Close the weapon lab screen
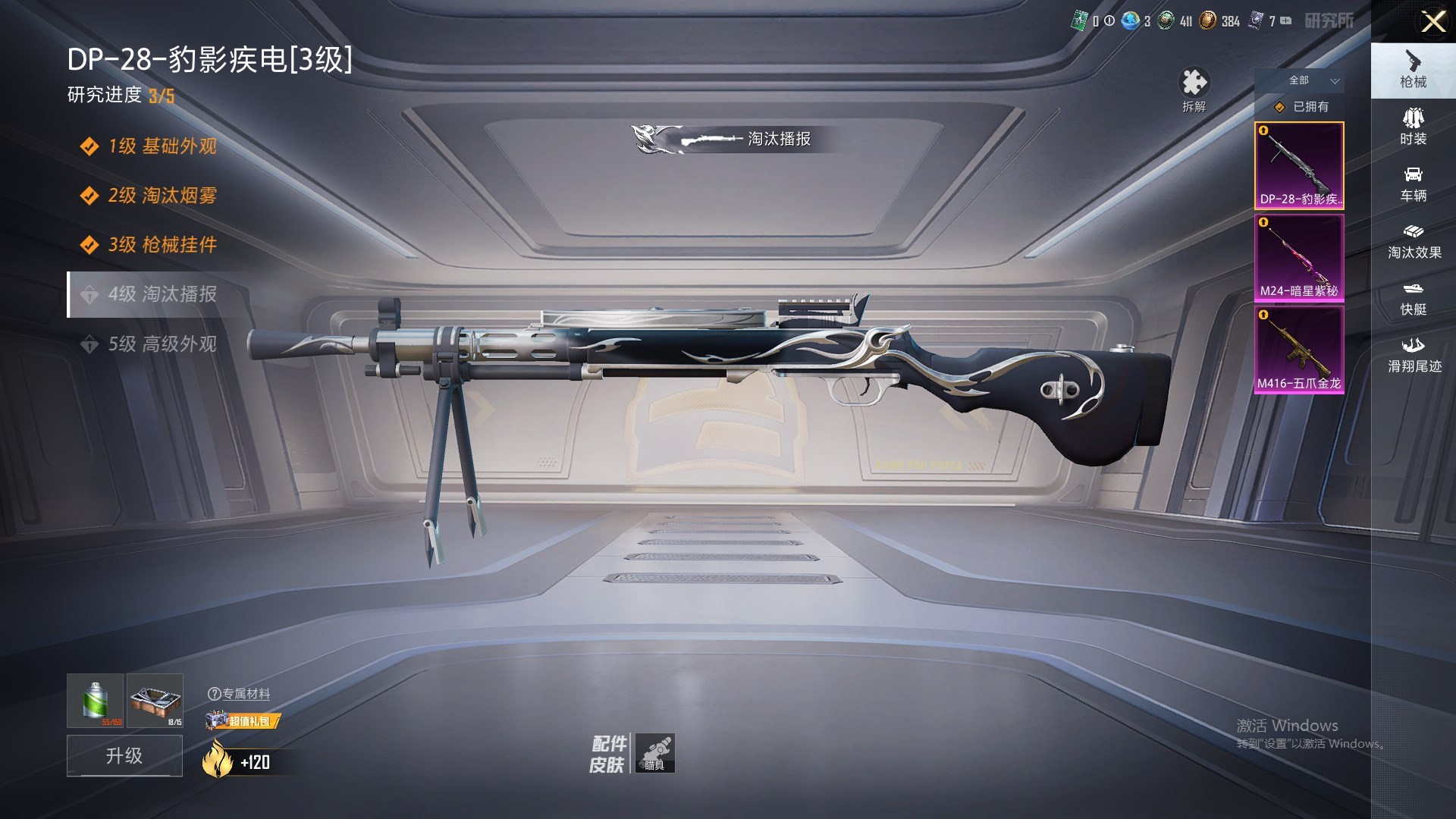Viewport: 1456px width, 819px height. 1432,21
